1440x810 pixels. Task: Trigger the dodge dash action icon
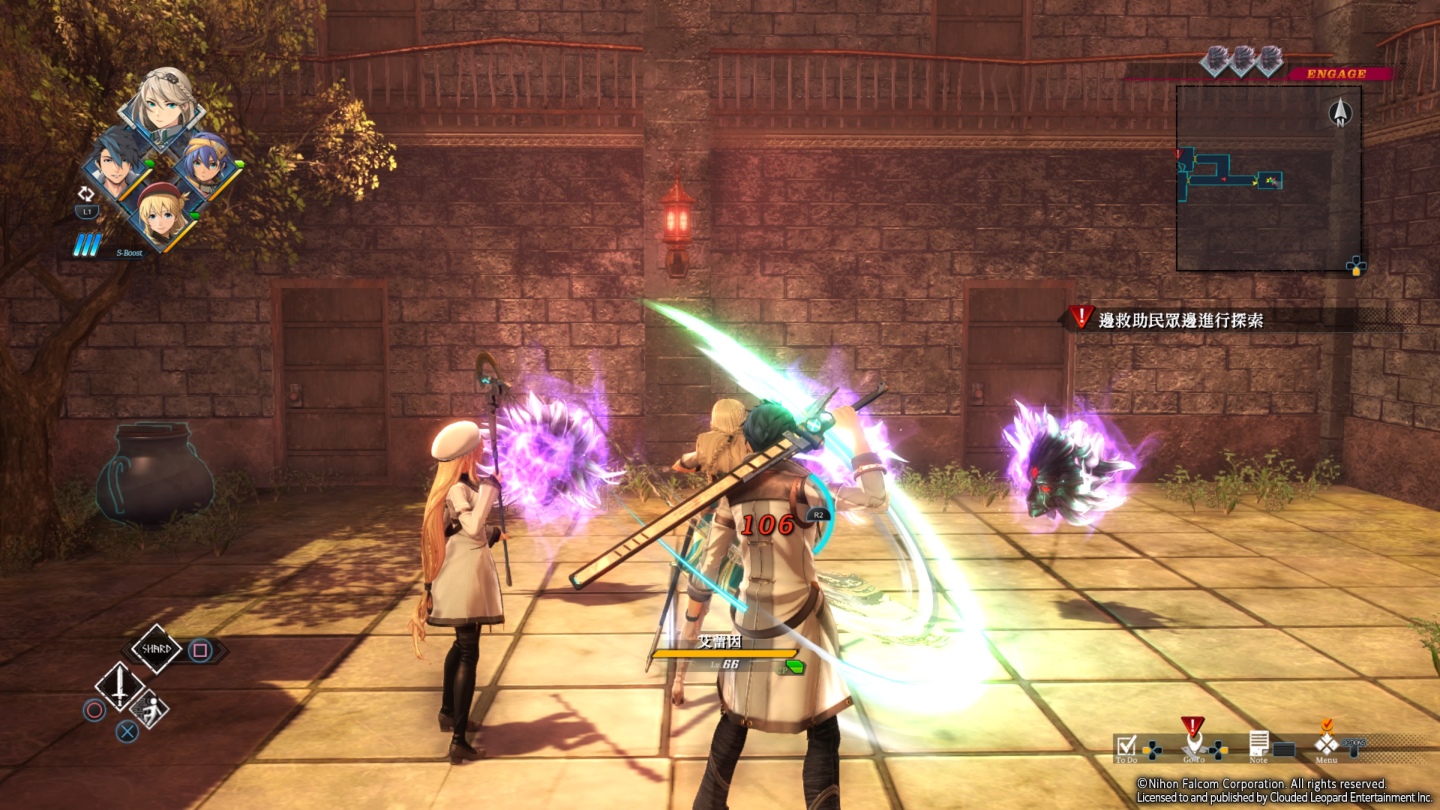(x=149, y=708)
